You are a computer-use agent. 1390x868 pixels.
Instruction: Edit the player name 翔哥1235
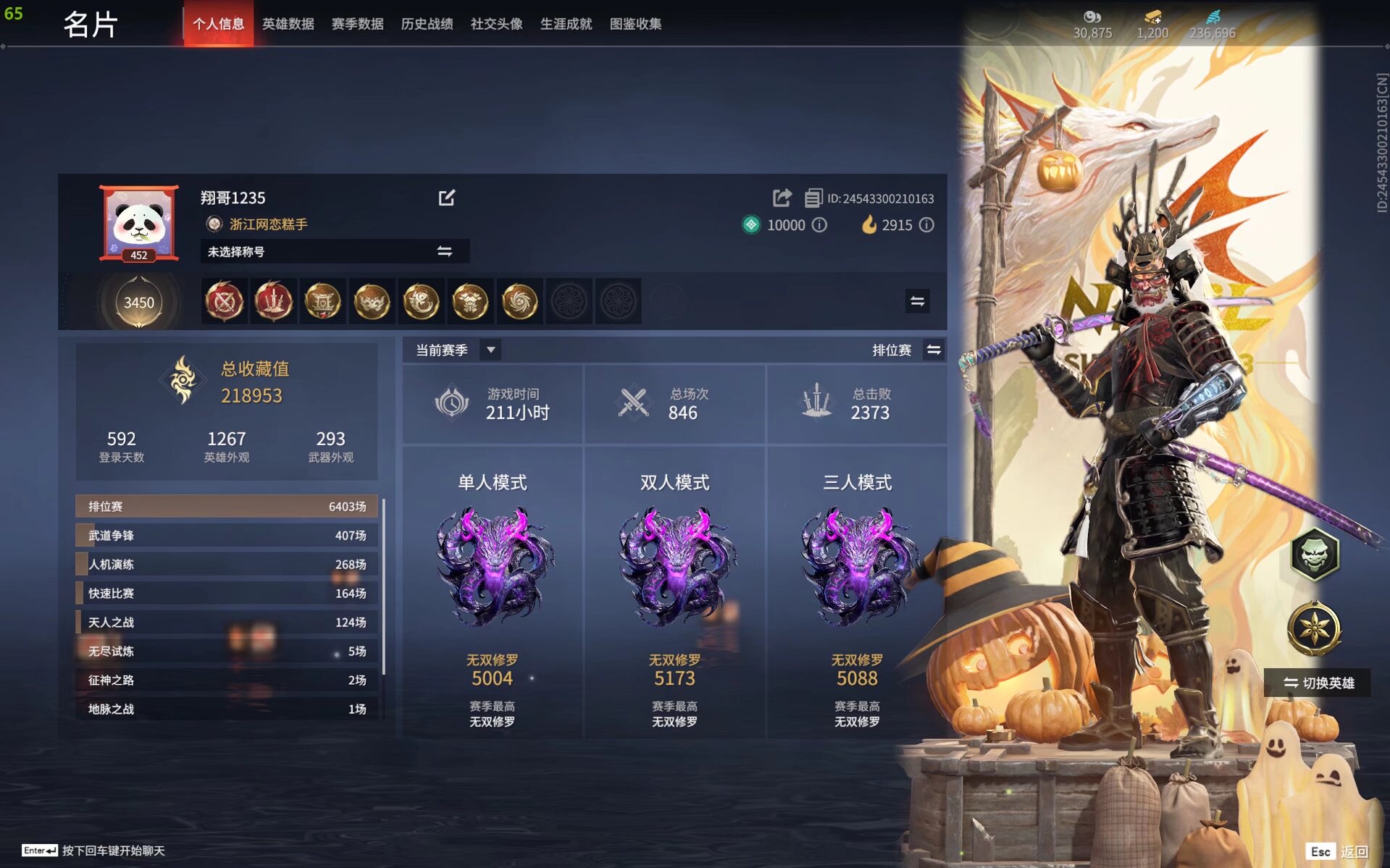(x=446, y=198)
